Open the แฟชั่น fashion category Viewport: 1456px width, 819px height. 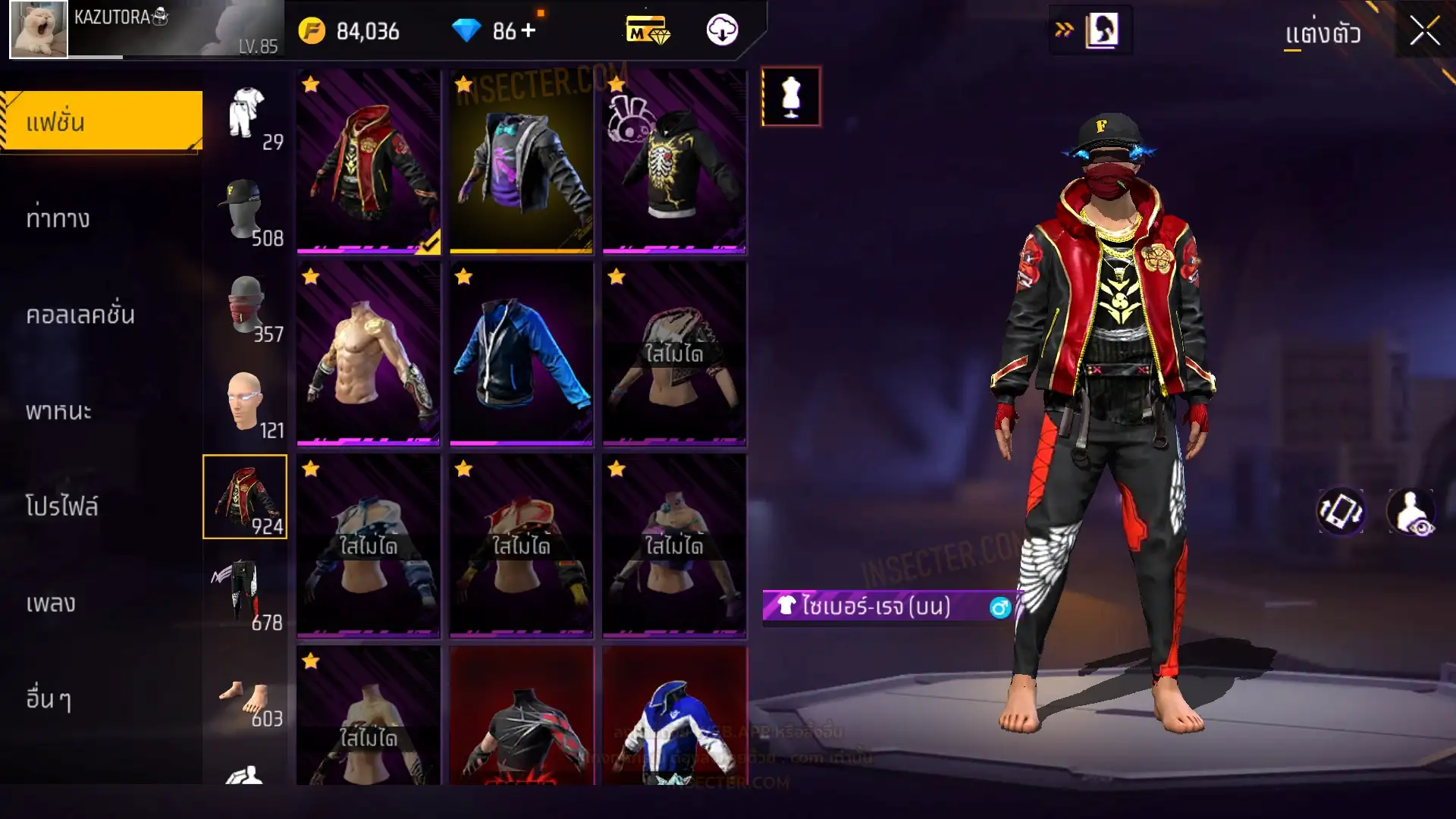[102, 121]
